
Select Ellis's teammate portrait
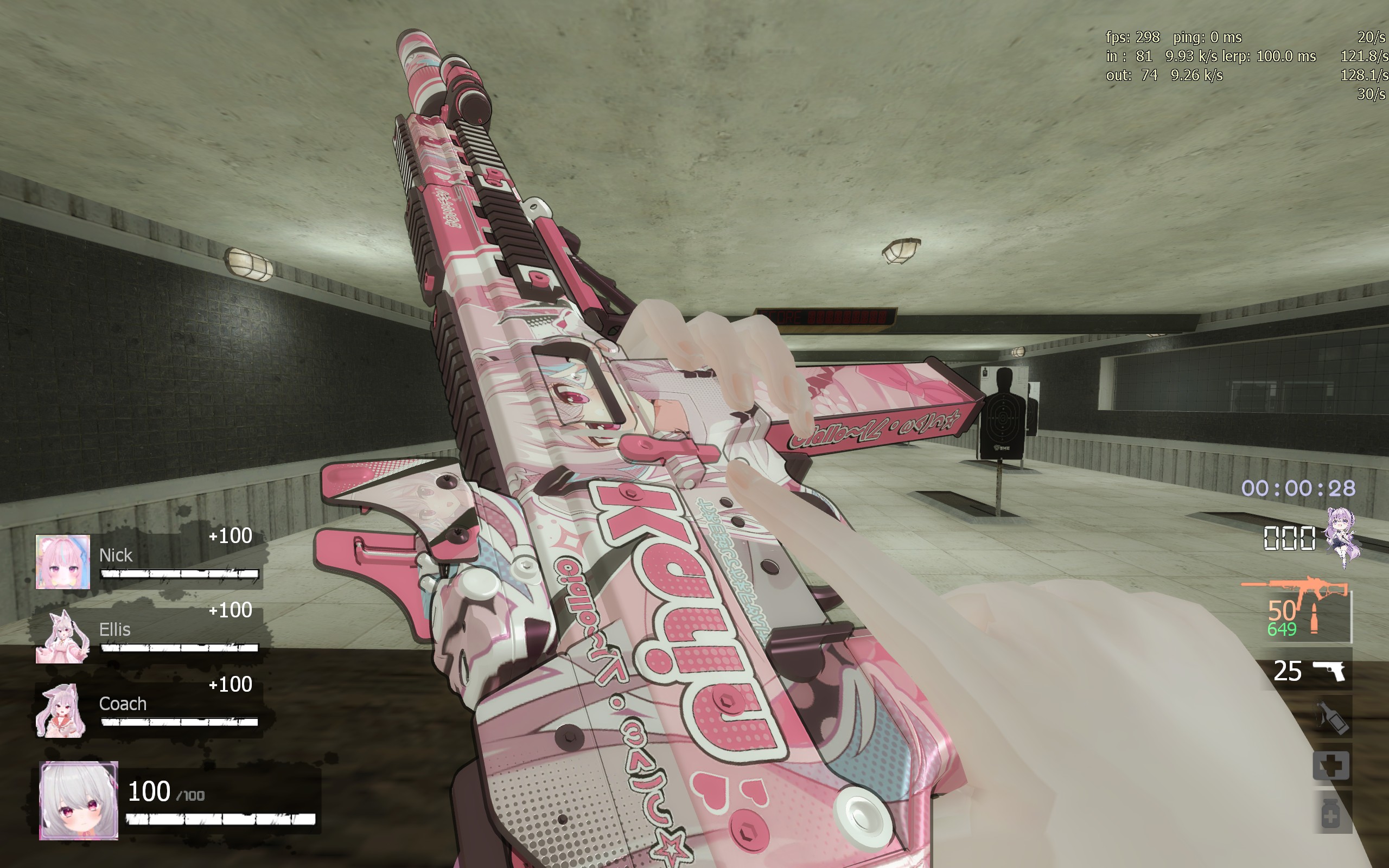tap(62, 636)
